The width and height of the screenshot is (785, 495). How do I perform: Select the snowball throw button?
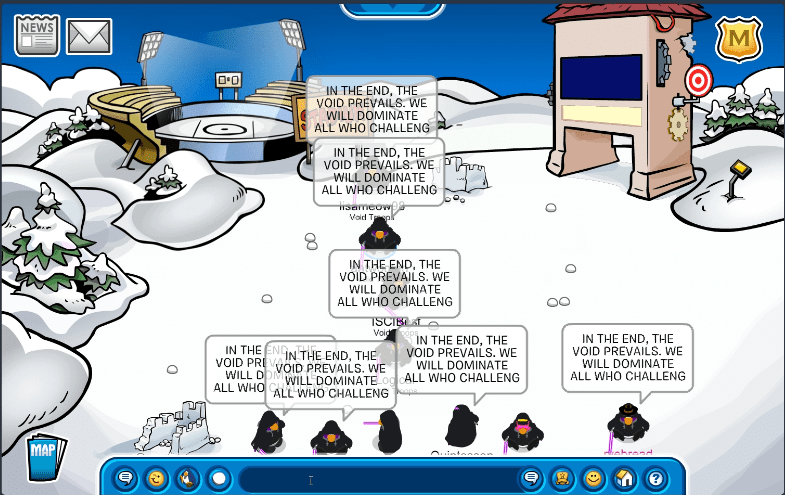point(218,478)
